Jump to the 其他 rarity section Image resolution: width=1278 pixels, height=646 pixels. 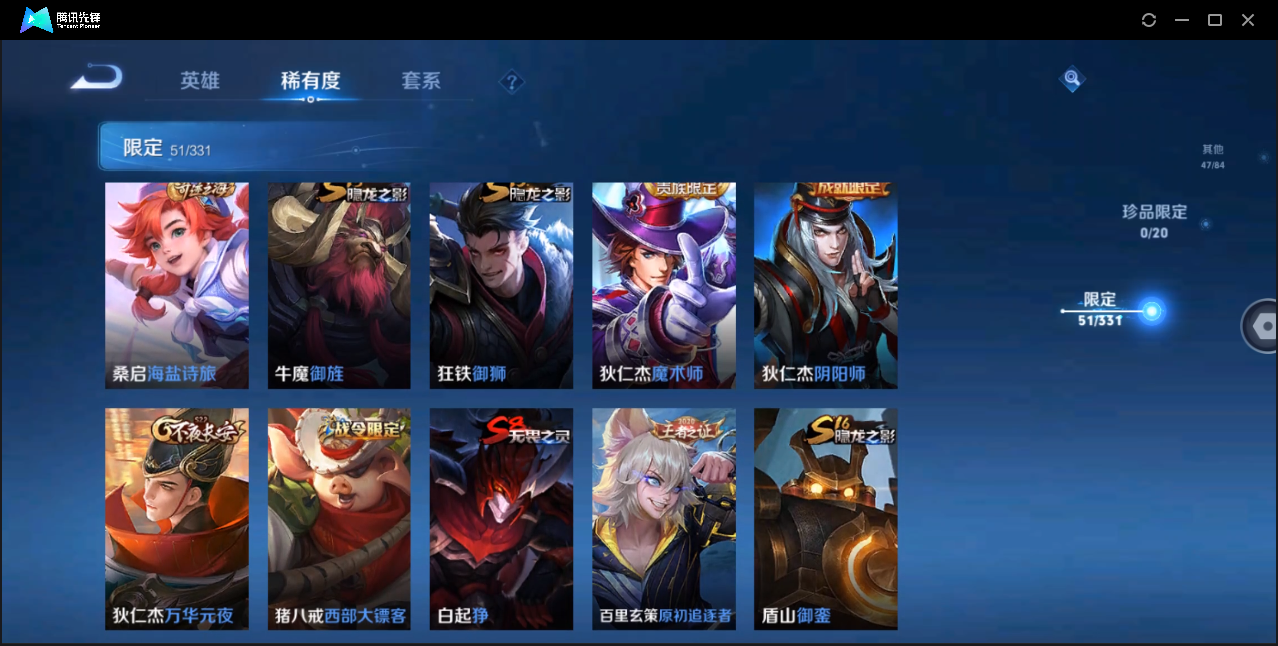click(x=1212, y=156)
